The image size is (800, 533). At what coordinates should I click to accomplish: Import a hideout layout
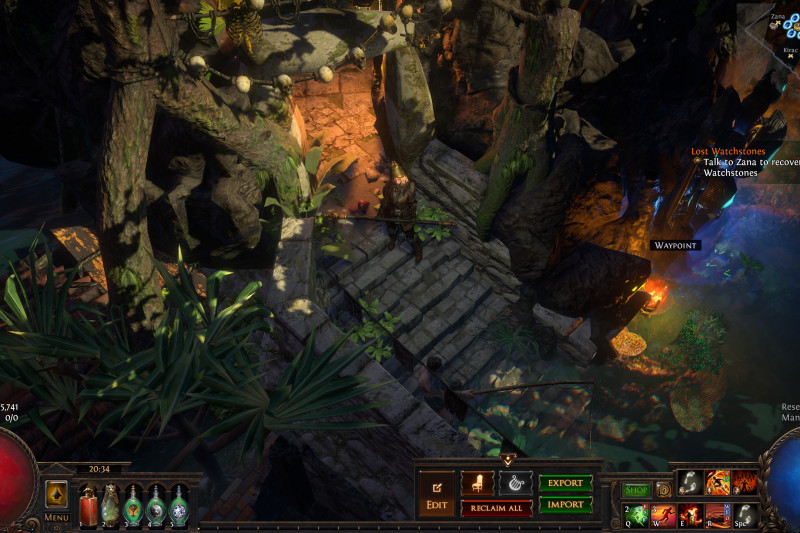coord(565,505)
